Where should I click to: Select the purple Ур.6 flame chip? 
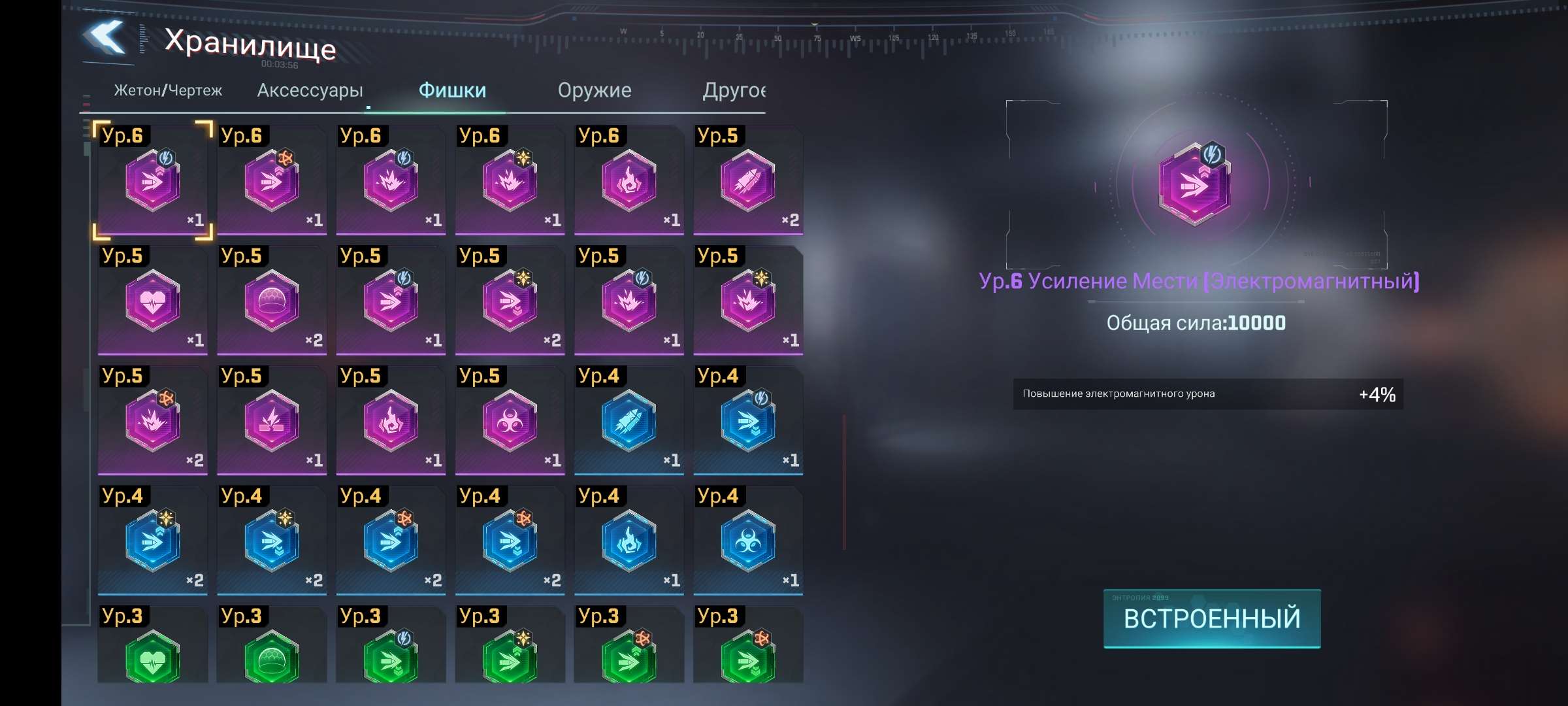(629, 180)
